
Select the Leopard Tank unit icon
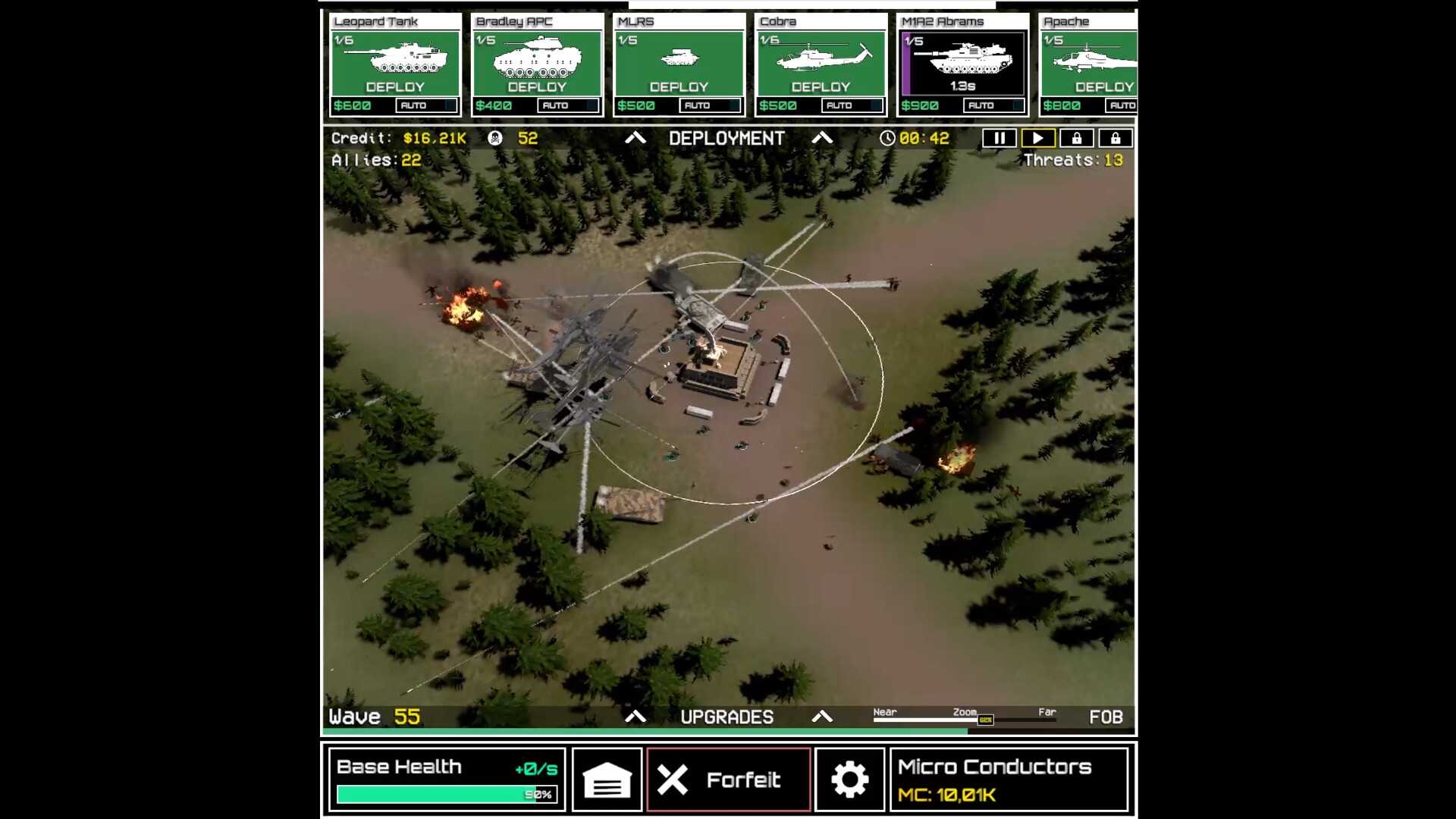[x=395, y=61]
